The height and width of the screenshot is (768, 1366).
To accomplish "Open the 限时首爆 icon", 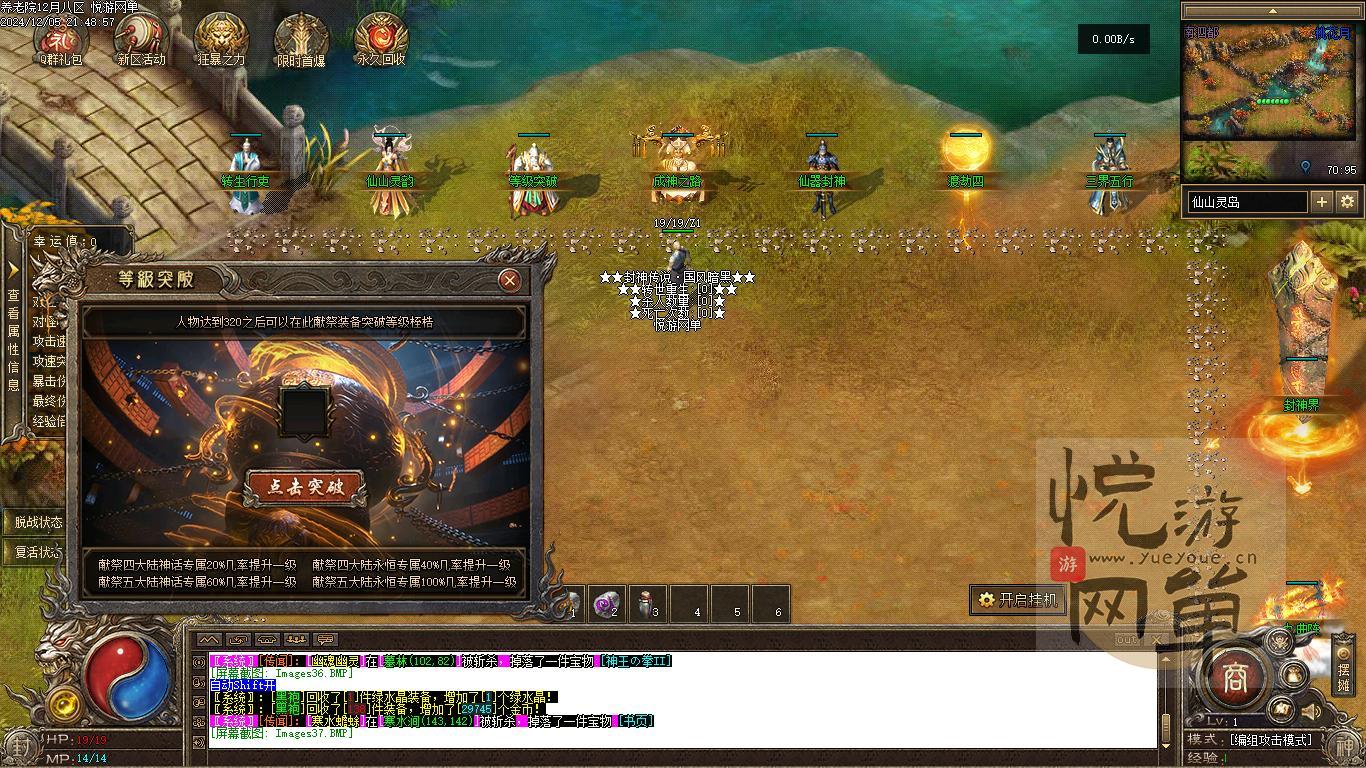I will 301,38.
